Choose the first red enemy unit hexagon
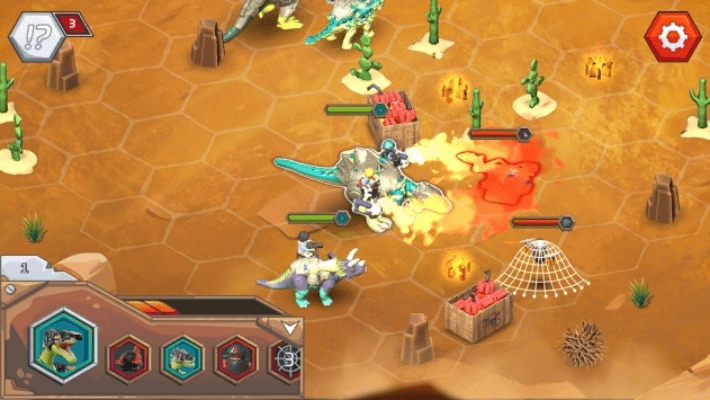This screenshot has height=400, width=710. click(x=128, y=358)
